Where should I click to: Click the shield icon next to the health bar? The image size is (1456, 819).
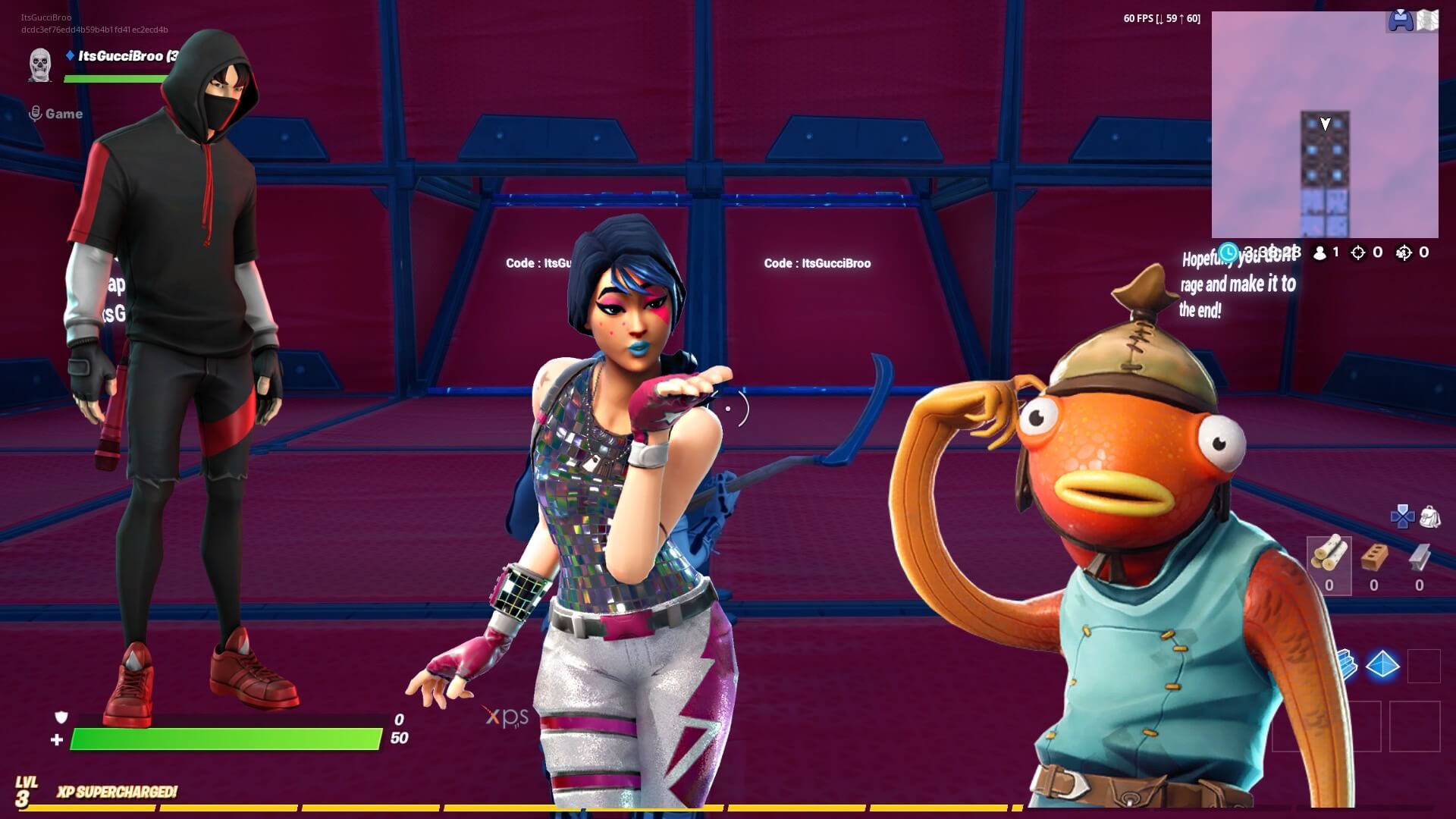[x=63, y=716]
